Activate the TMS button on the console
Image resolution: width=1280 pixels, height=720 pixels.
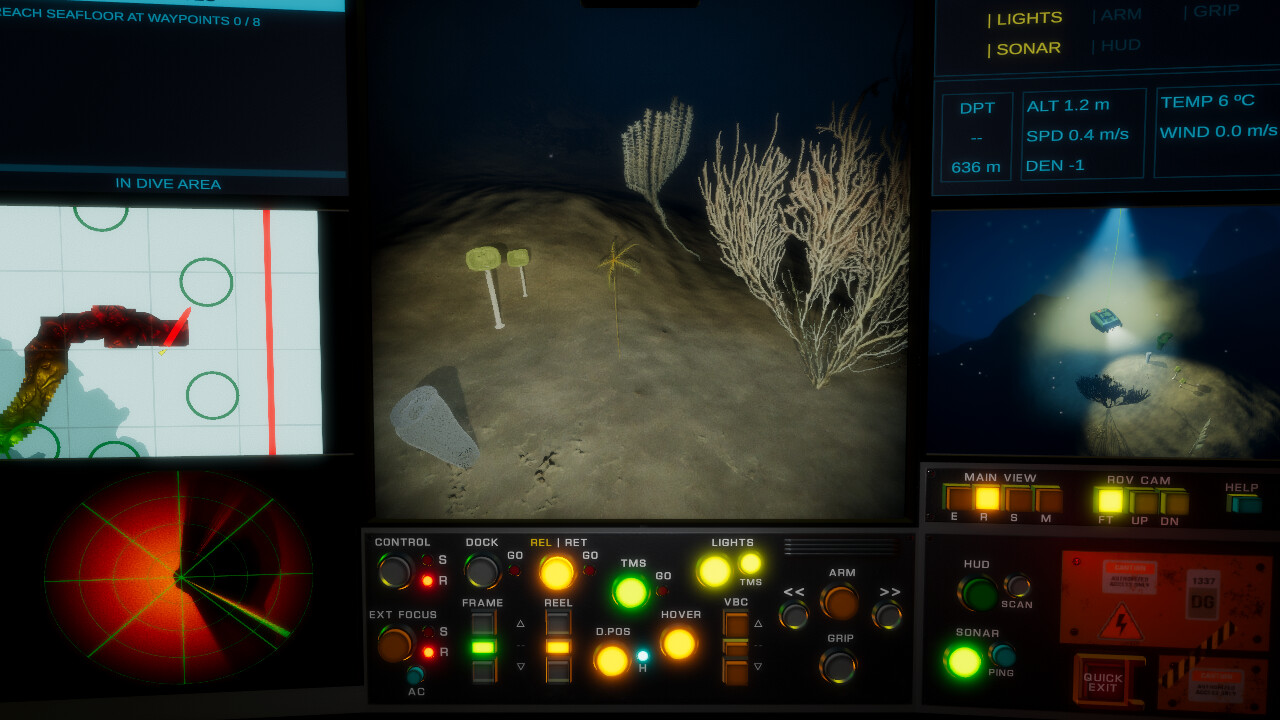630,589
